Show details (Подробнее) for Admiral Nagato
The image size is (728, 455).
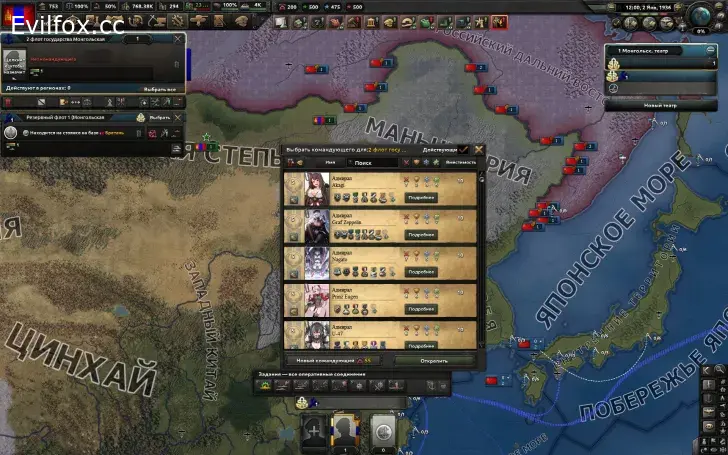pos(422,272)
